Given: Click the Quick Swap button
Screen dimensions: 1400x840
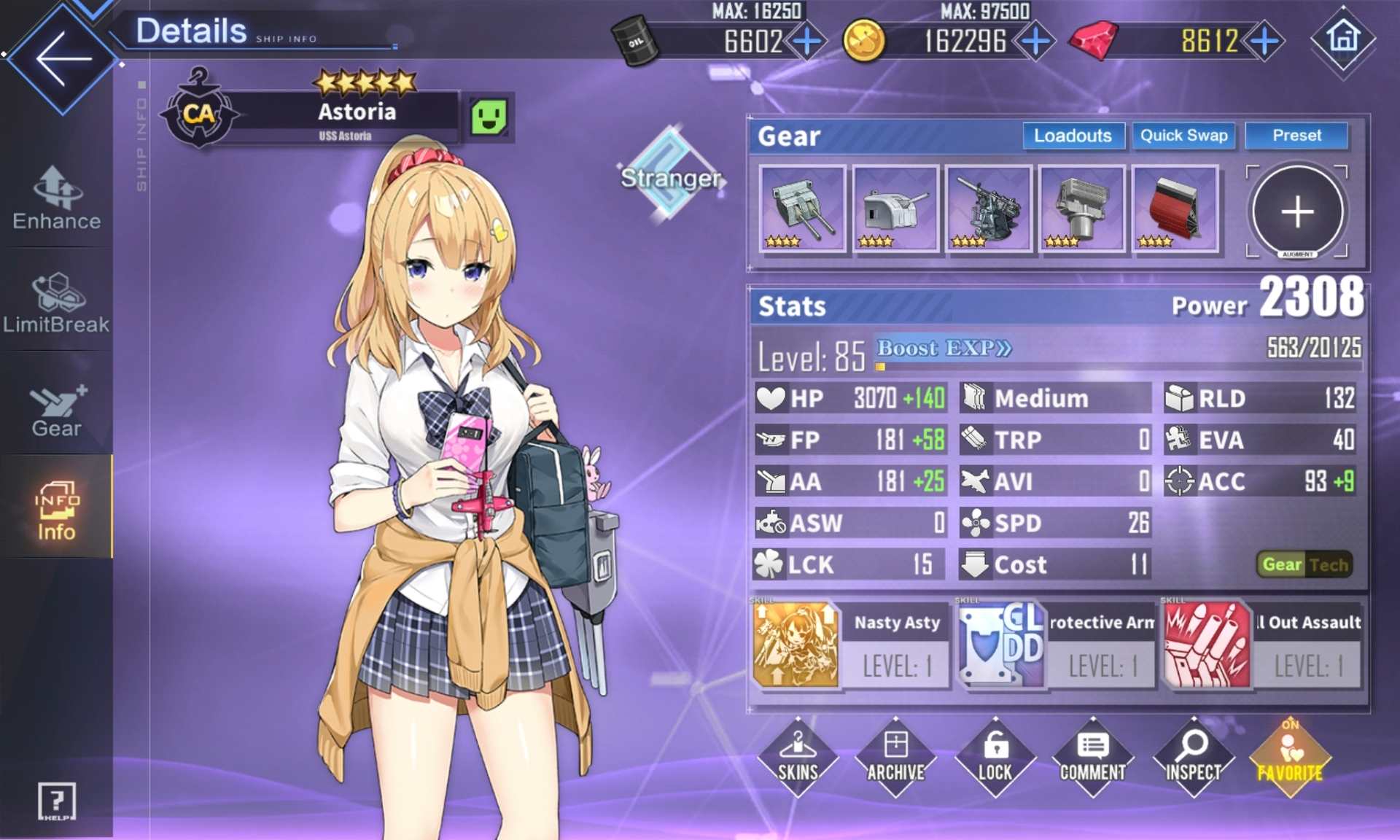Looking at the screenshot, I should (x=1183, y=136).
